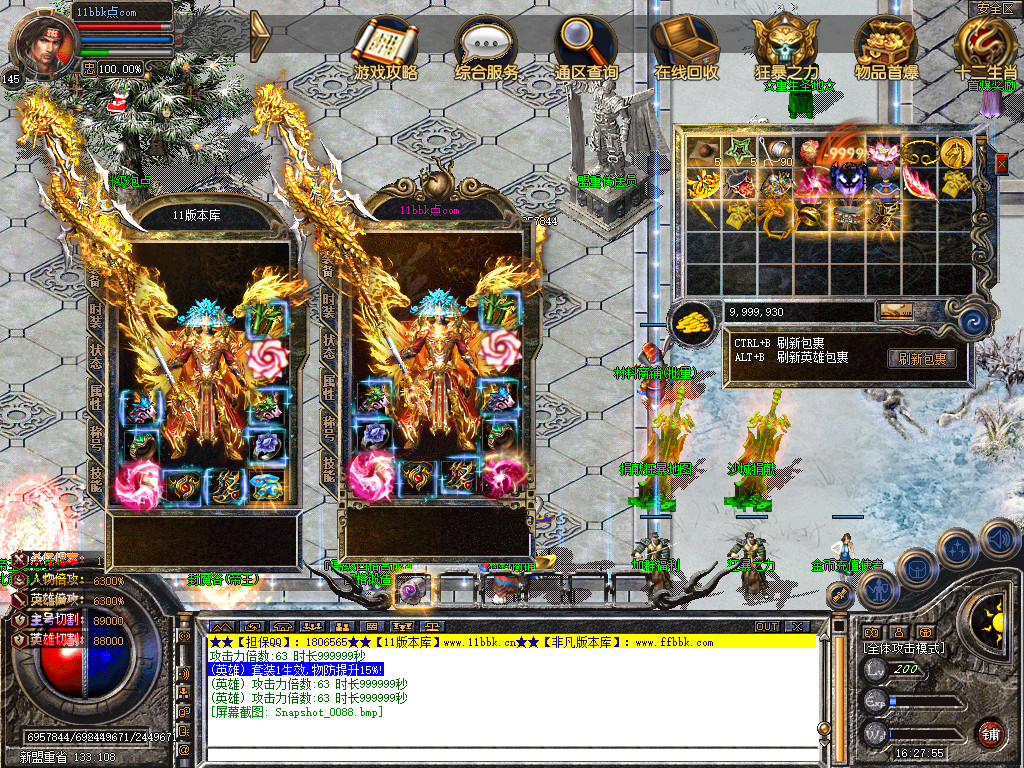
Task: Toggle the sound speaker button
Action: (999, 540)
